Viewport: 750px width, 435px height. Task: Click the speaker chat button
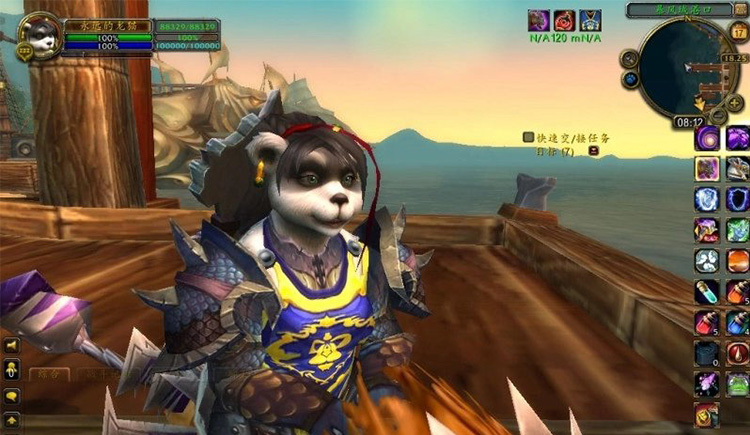point(13,346)
